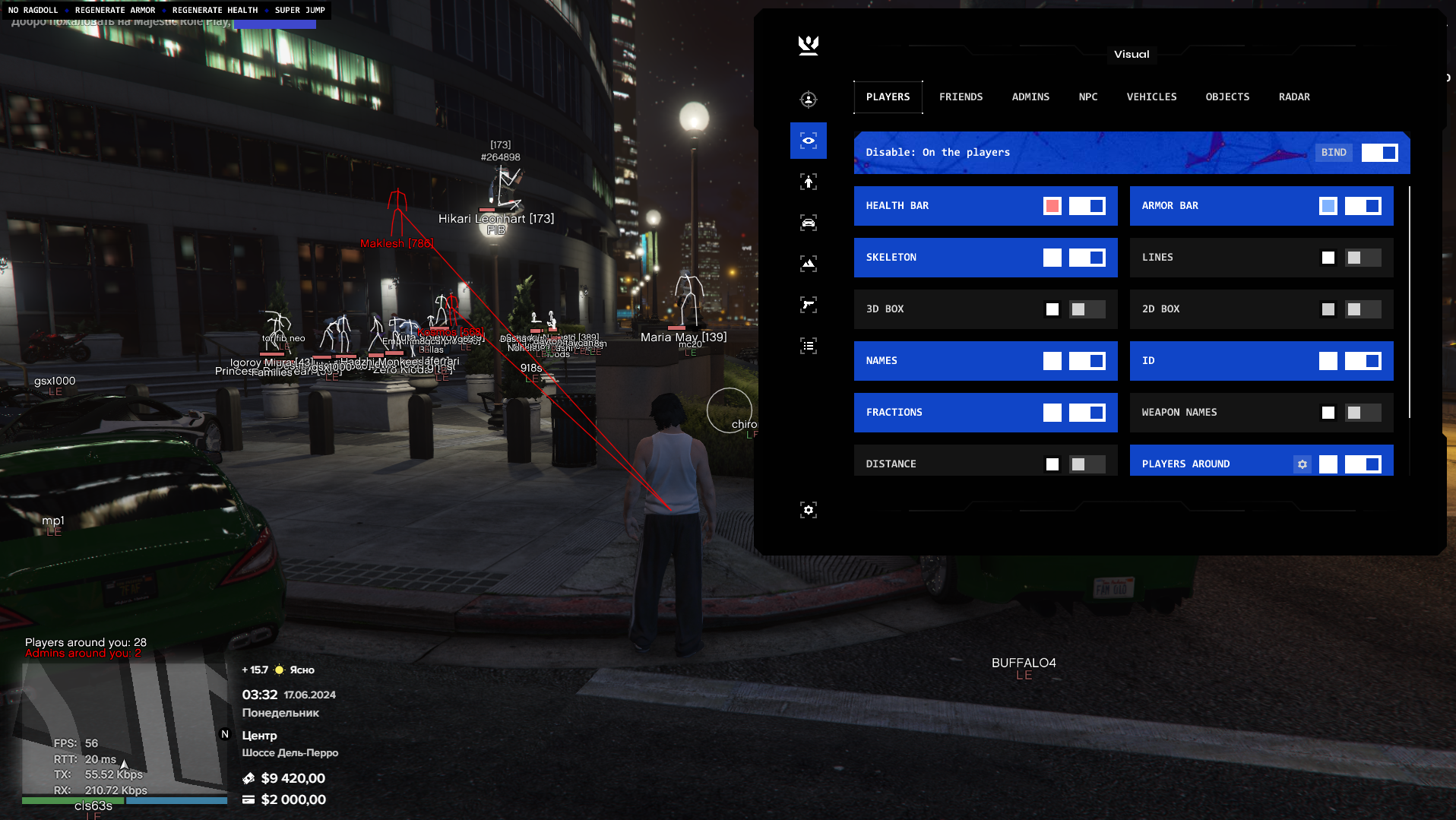Toggle the Health Bar switch
Image resolution: width=1456 pixels, height=820 pixels.
point(1087,206)
